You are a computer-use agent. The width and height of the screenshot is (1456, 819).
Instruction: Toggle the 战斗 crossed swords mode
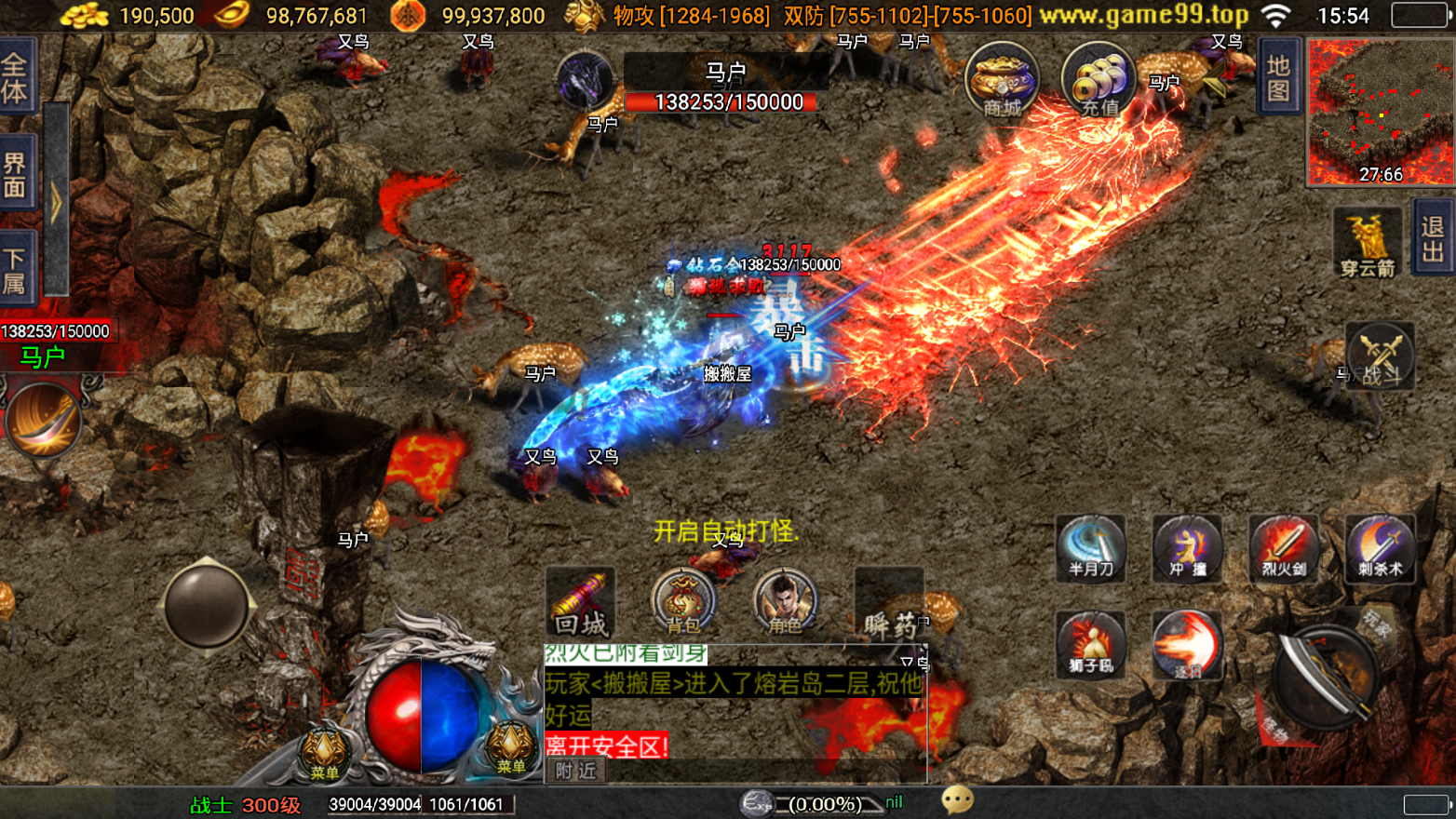coord(1380,356)
